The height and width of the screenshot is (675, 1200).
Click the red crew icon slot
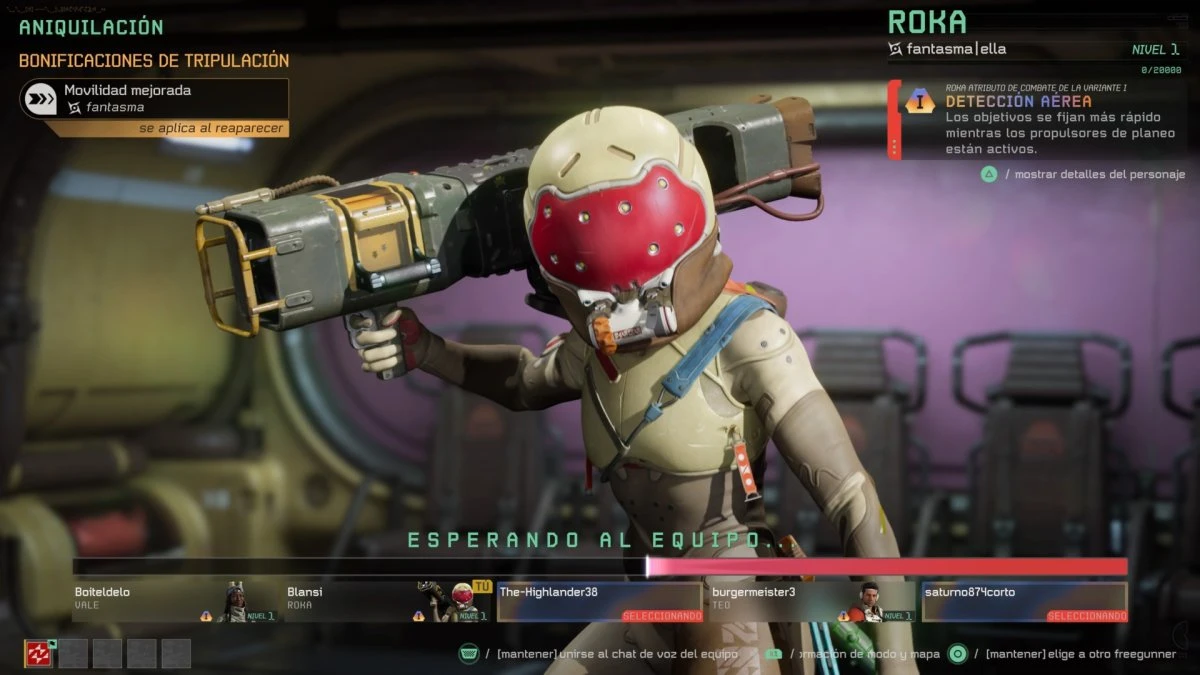tap(38, 653)
